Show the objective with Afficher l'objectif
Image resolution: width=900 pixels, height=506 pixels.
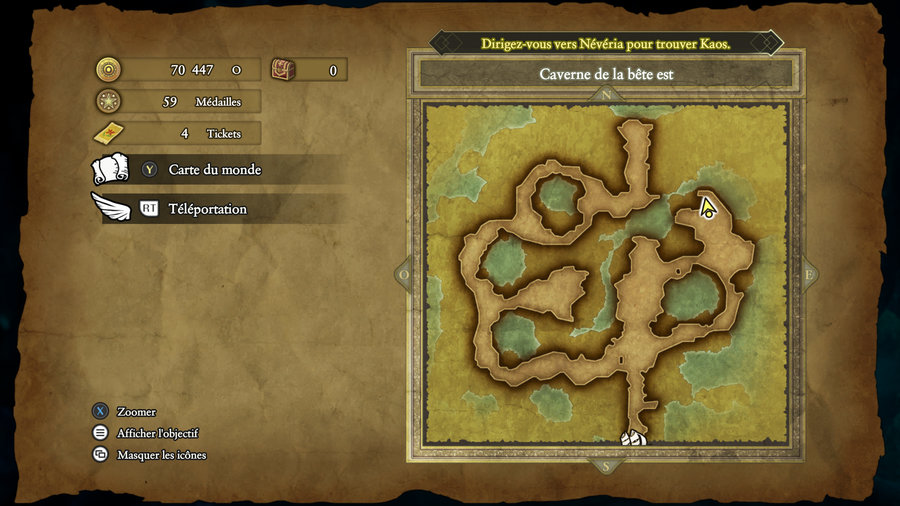click(157, 433)
